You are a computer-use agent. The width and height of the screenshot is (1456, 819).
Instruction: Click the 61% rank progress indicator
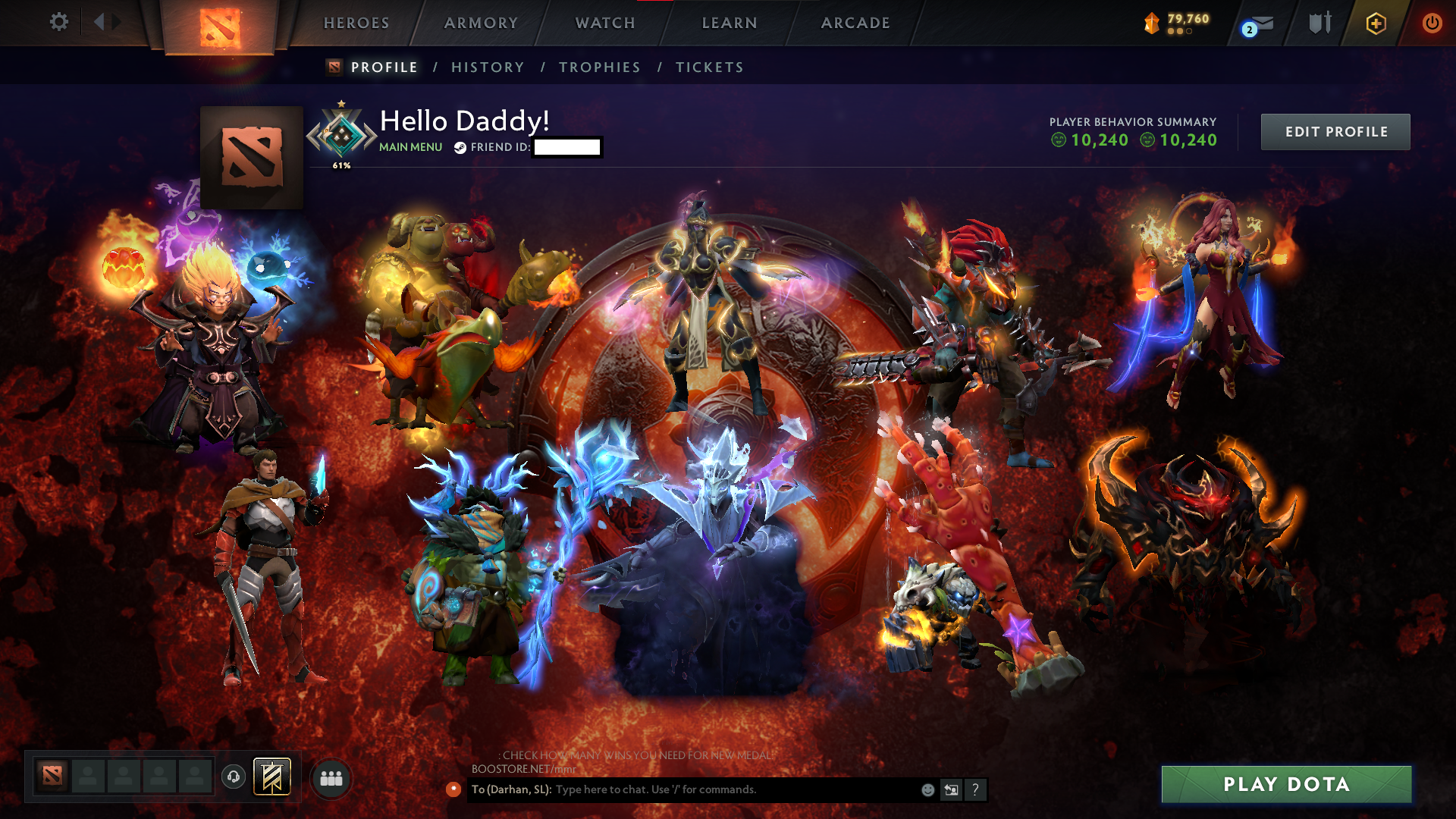click(x=341, y=164)
